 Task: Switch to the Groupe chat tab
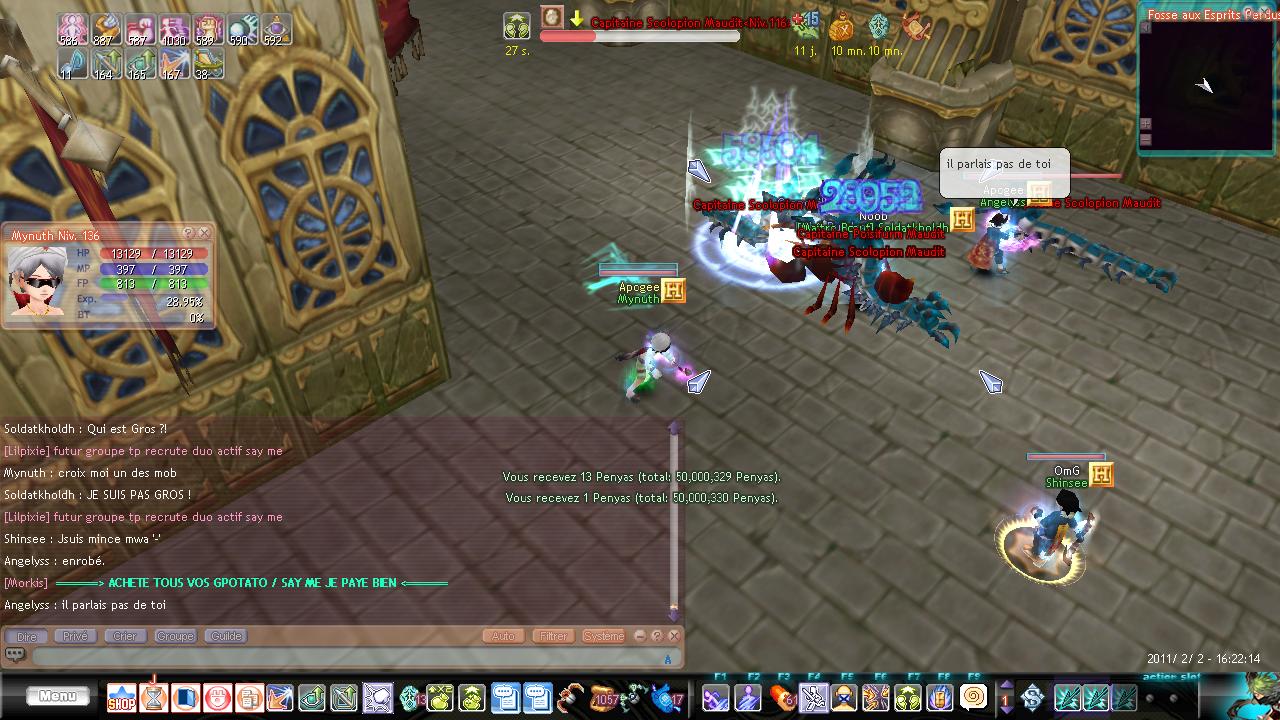tap(175, 636)
